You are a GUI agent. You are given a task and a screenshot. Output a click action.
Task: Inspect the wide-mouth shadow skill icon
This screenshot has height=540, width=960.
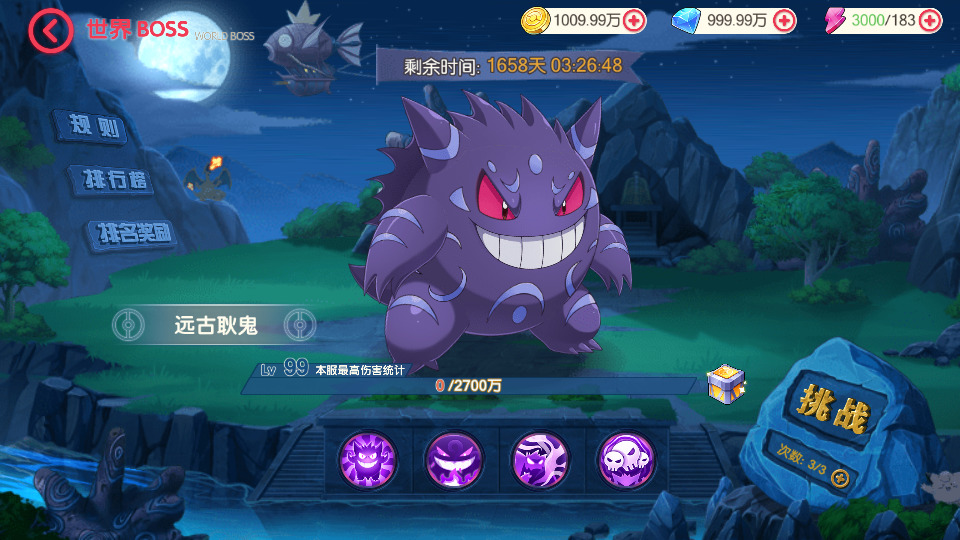(x=453, y=458)
